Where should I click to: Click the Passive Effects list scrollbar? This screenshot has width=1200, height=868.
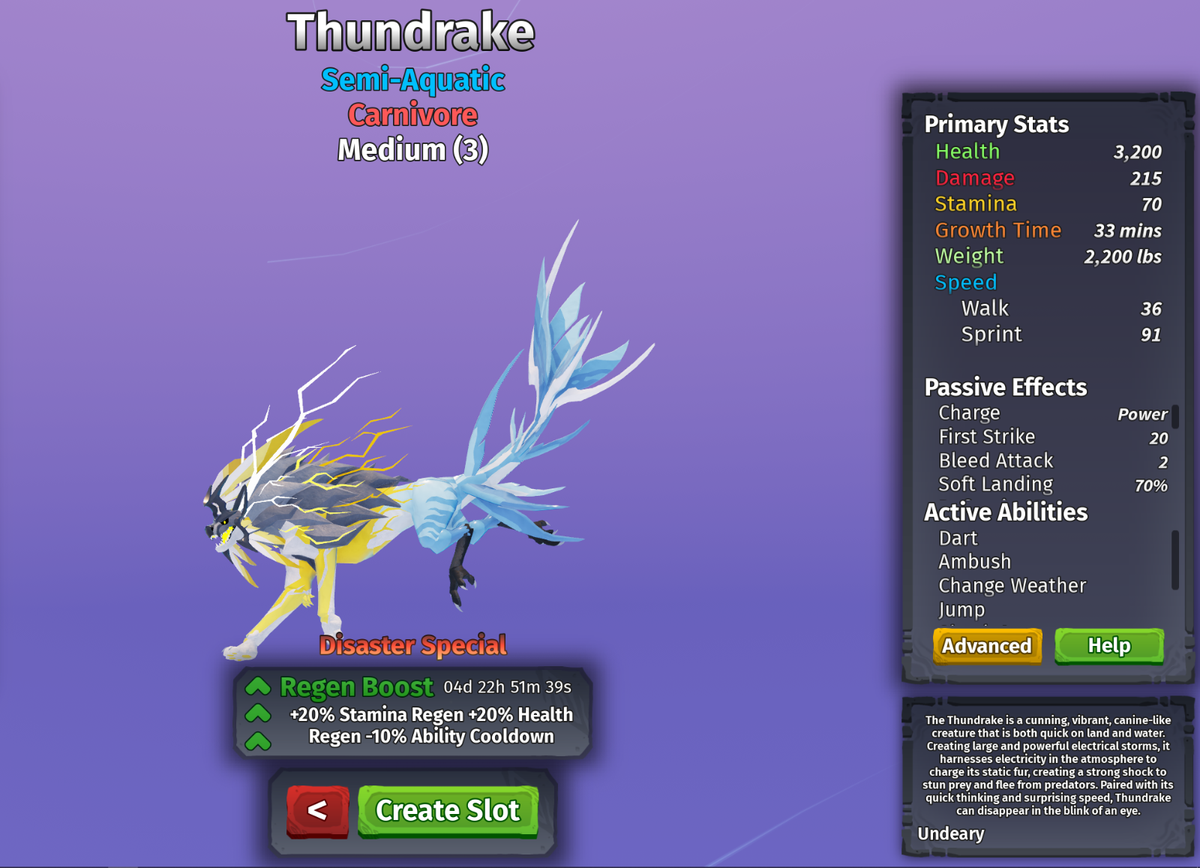click(1175, 417)
